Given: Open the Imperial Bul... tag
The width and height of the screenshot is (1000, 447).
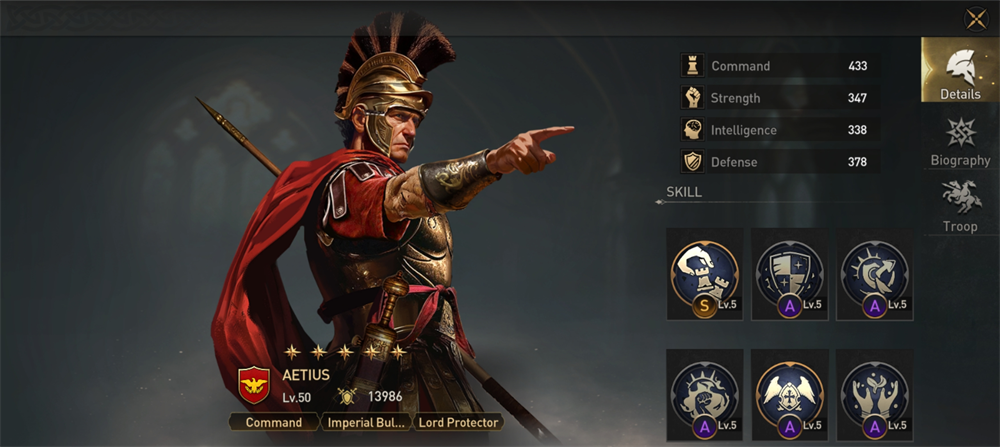Looking at the screenshot, I should point(365,422).
